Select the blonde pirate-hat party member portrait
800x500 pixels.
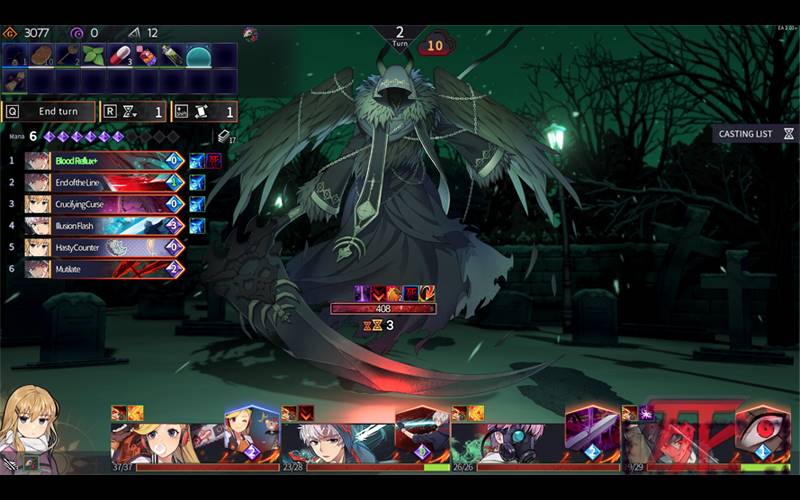pos(165,440)
